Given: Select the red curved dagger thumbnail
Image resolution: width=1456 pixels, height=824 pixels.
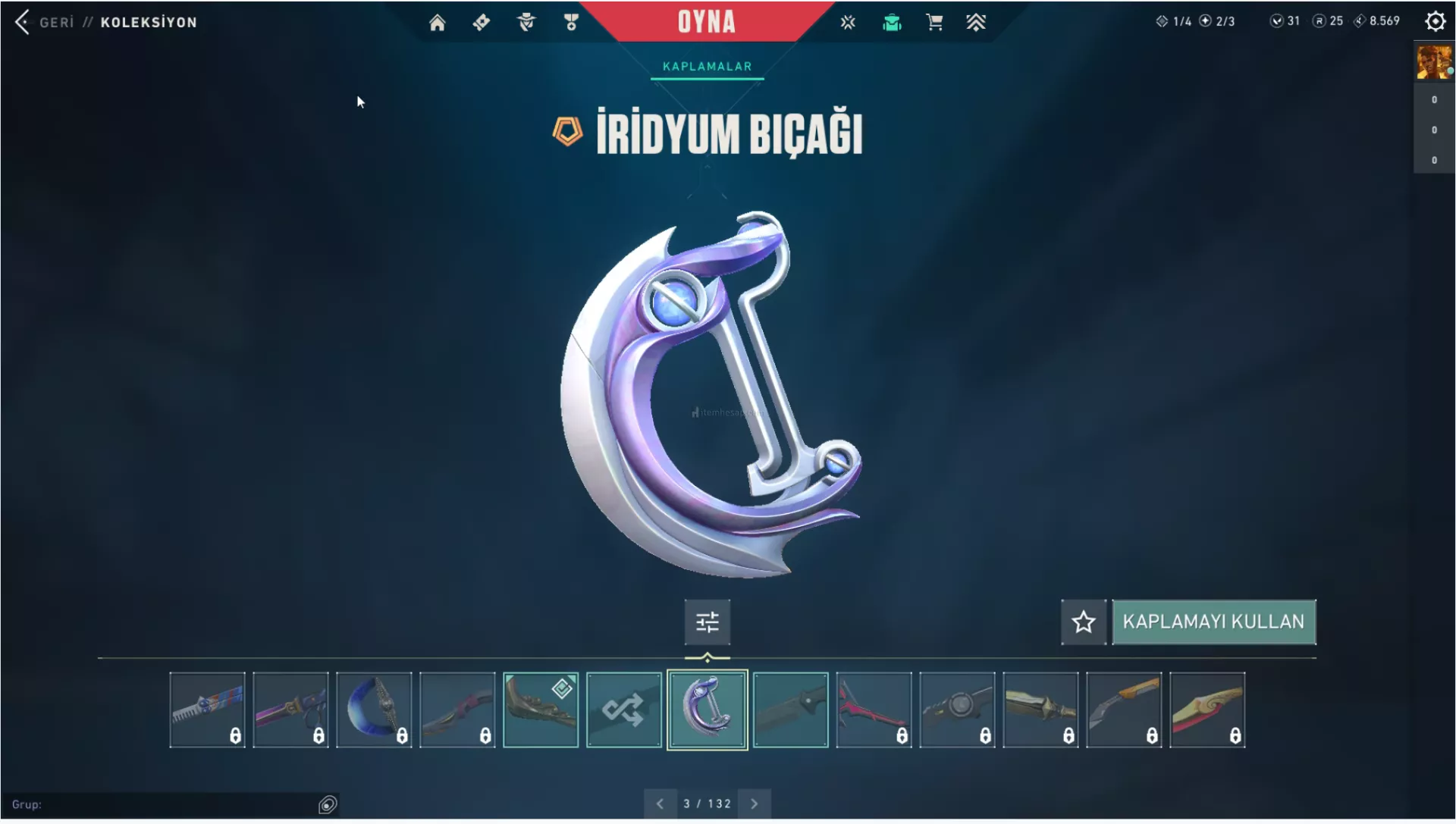Looking at the screenshot, I should (x=874, y=710).
